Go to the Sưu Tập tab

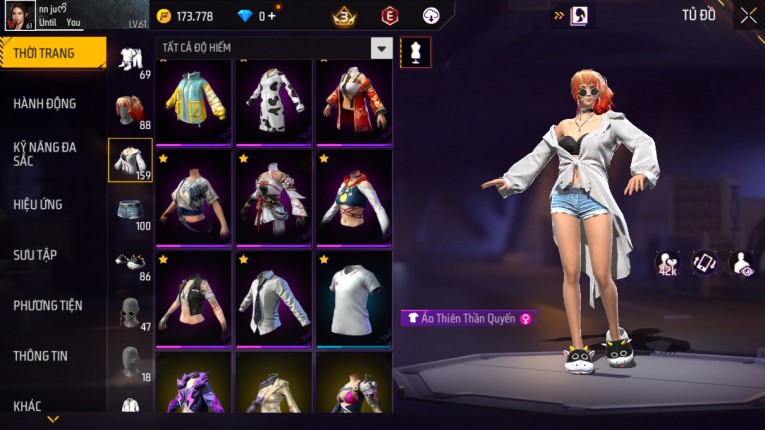coord(35,255)
